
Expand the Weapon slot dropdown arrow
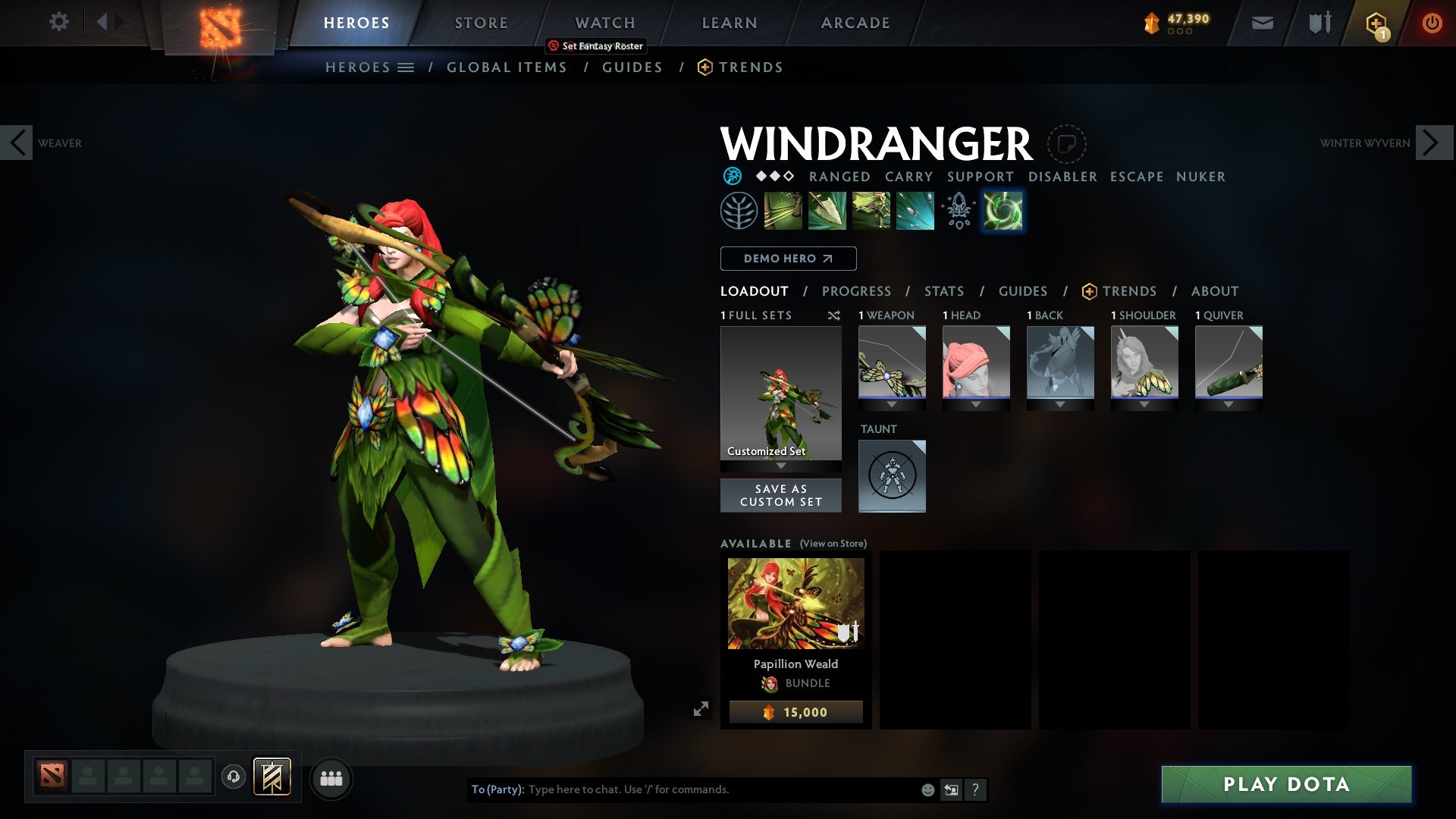pyautogui.click(x=891, y=403)
